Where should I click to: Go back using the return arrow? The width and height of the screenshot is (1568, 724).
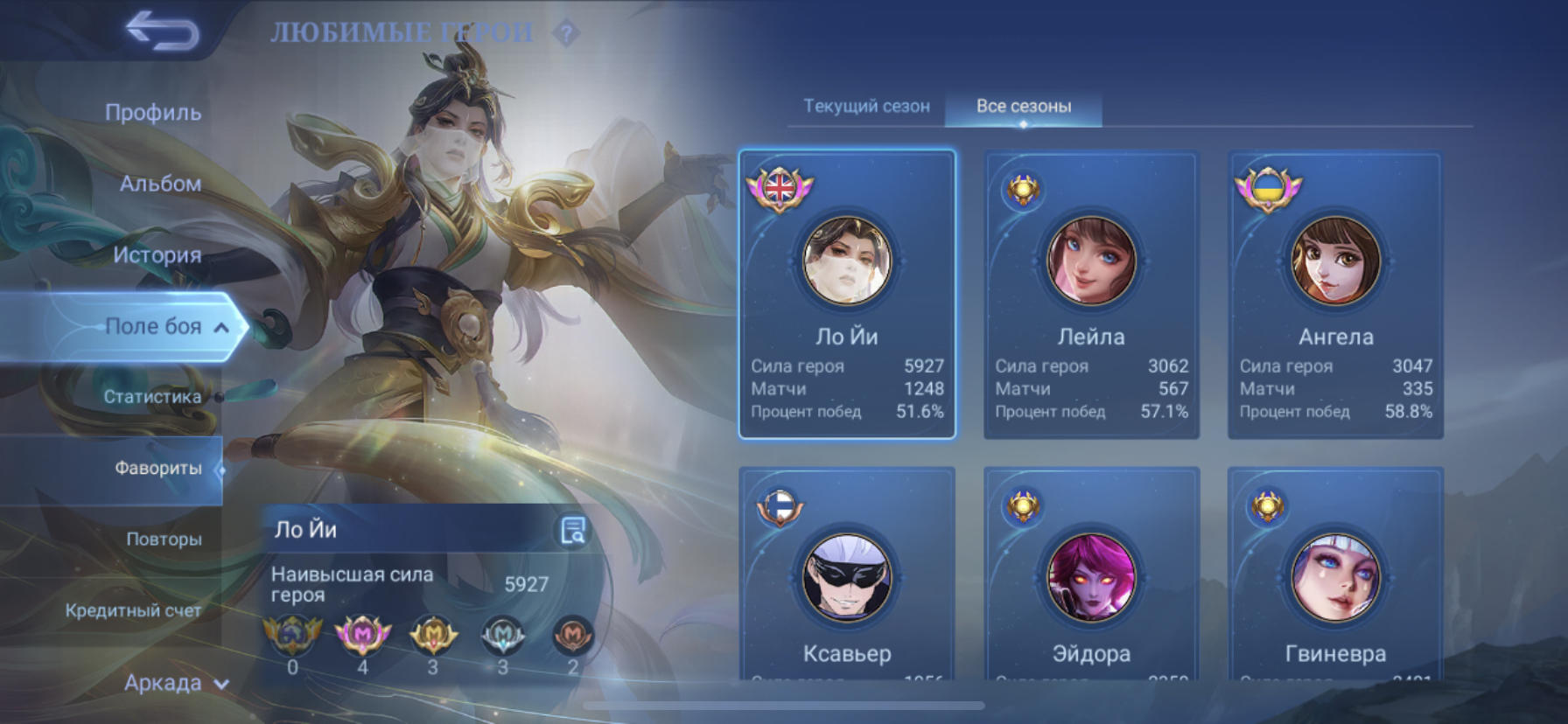click(x=163, y=31)
